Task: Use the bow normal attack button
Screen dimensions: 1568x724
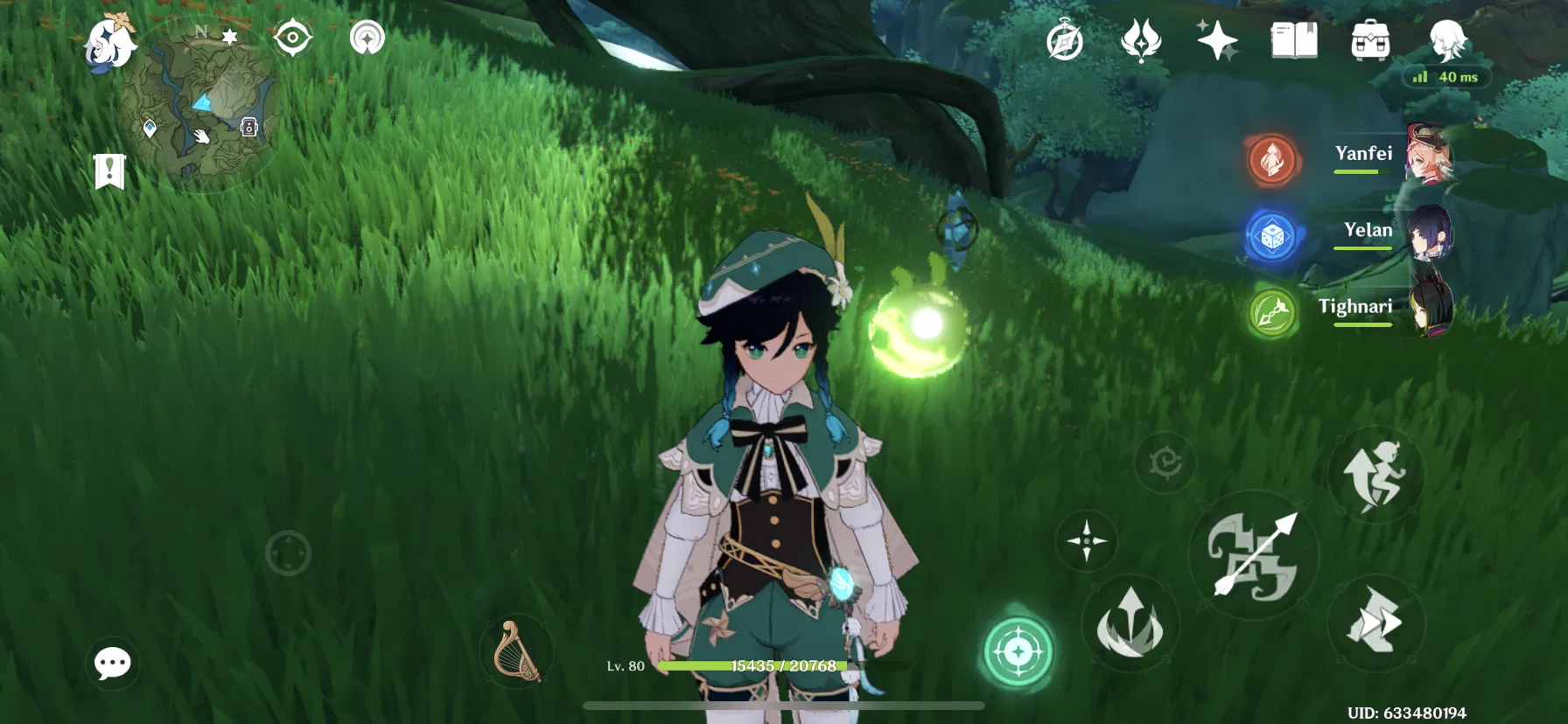Action: tap(1253, 556)
